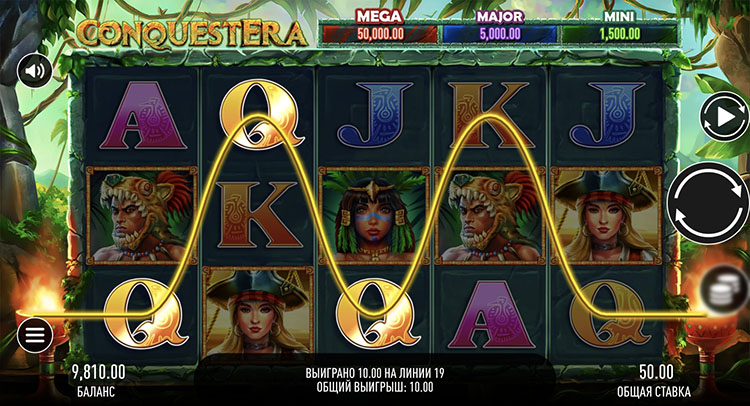The width and height of the screenshot is (750, 406).
Task: Spin the reels with the circular arrows button
Action: [706, 203]
